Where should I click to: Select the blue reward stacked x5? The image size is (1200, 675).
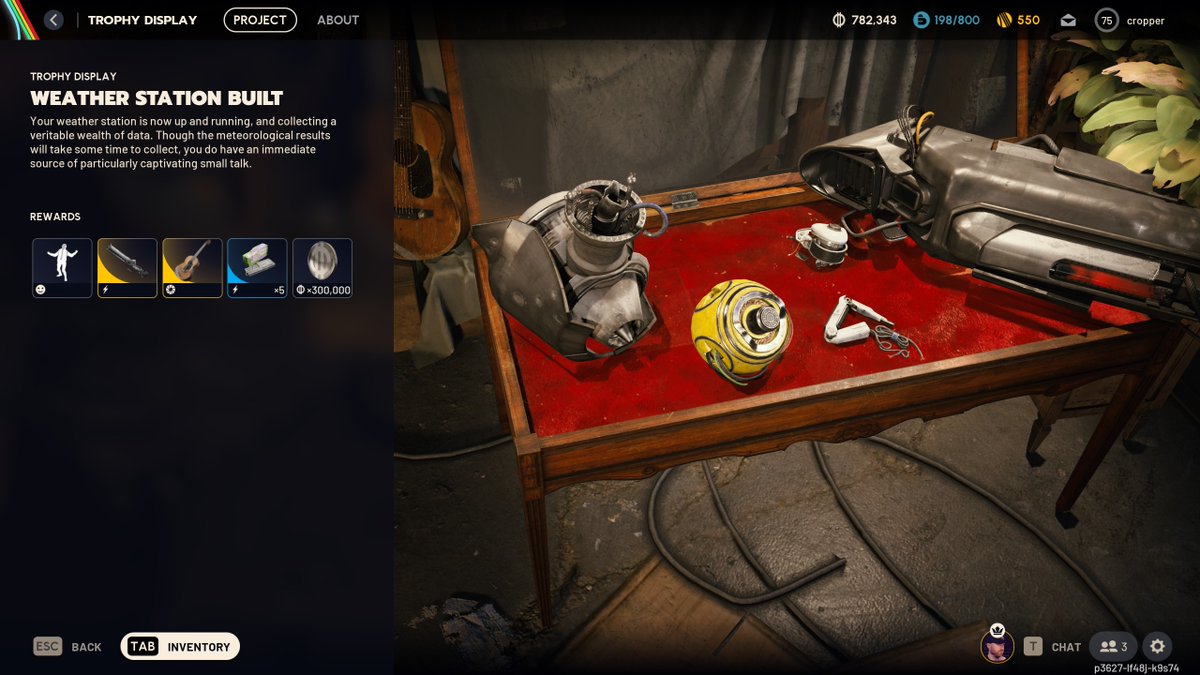point(257,268)
